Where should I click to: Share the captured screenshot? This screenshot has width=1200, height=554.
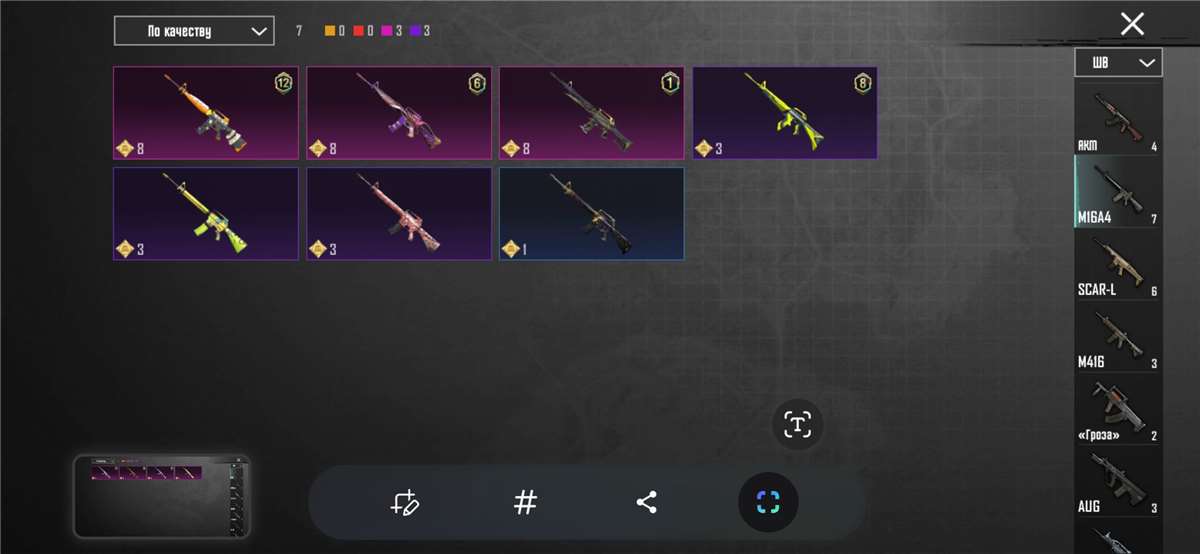click(x=646, y=502)
